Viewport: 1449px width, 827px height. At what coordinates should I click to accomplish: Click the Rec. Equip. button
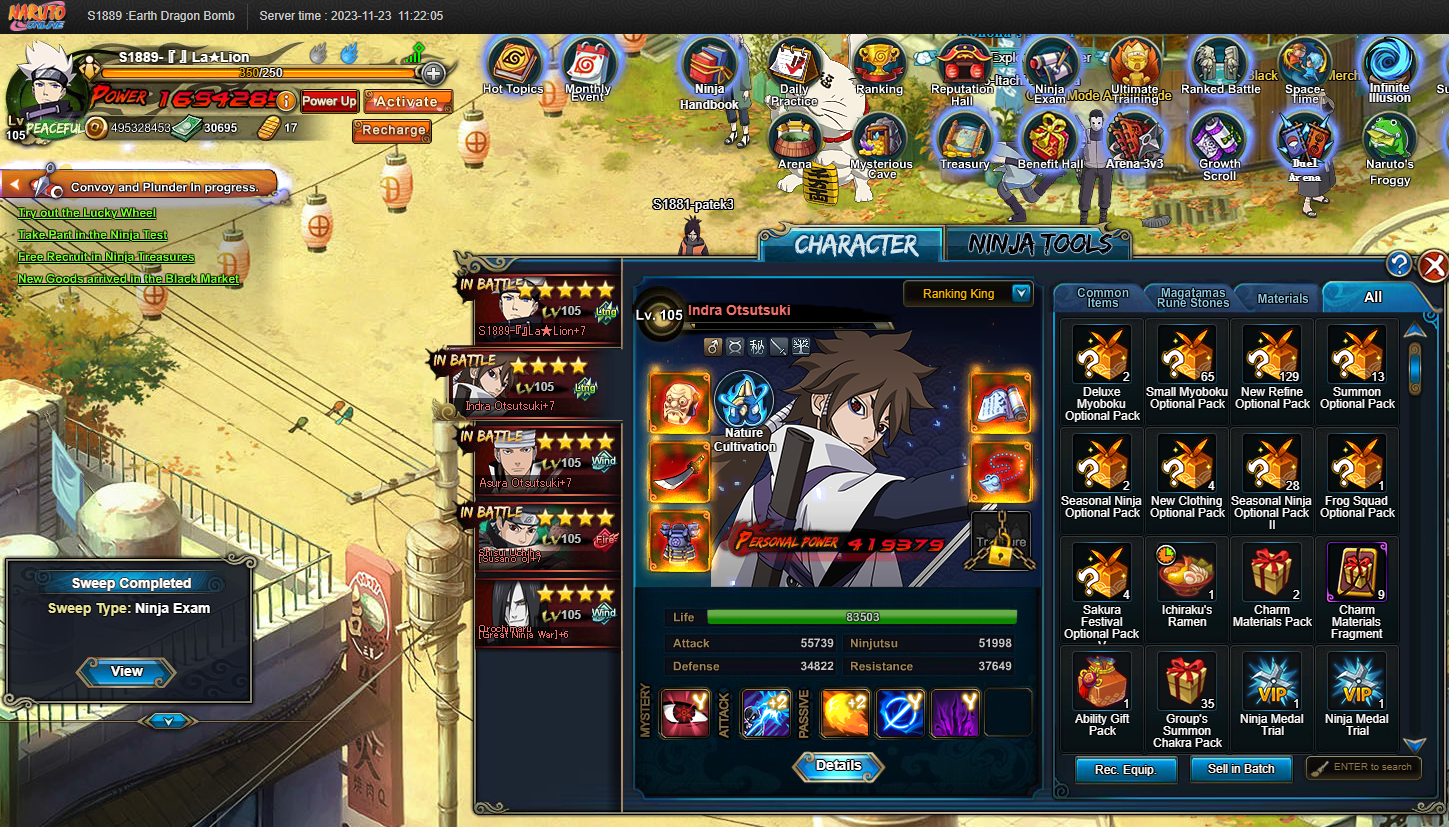(x=1125, y=769)
